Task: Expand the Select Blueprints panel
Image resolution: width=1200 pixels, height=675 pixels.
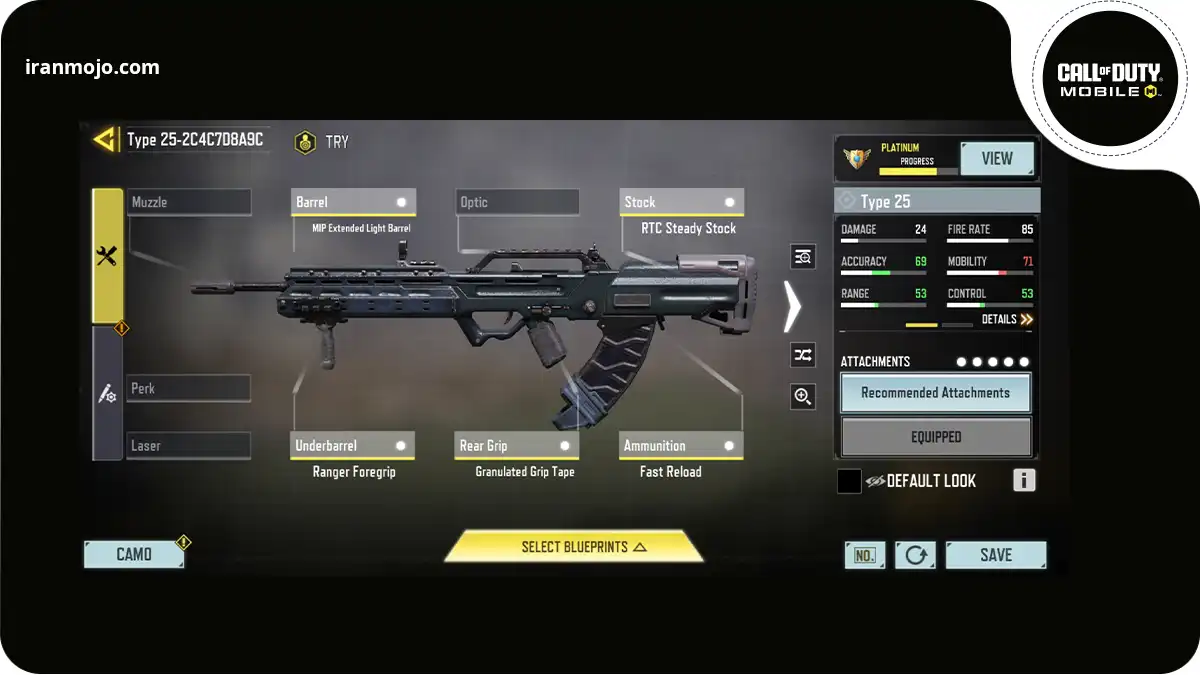Action: 574,547
